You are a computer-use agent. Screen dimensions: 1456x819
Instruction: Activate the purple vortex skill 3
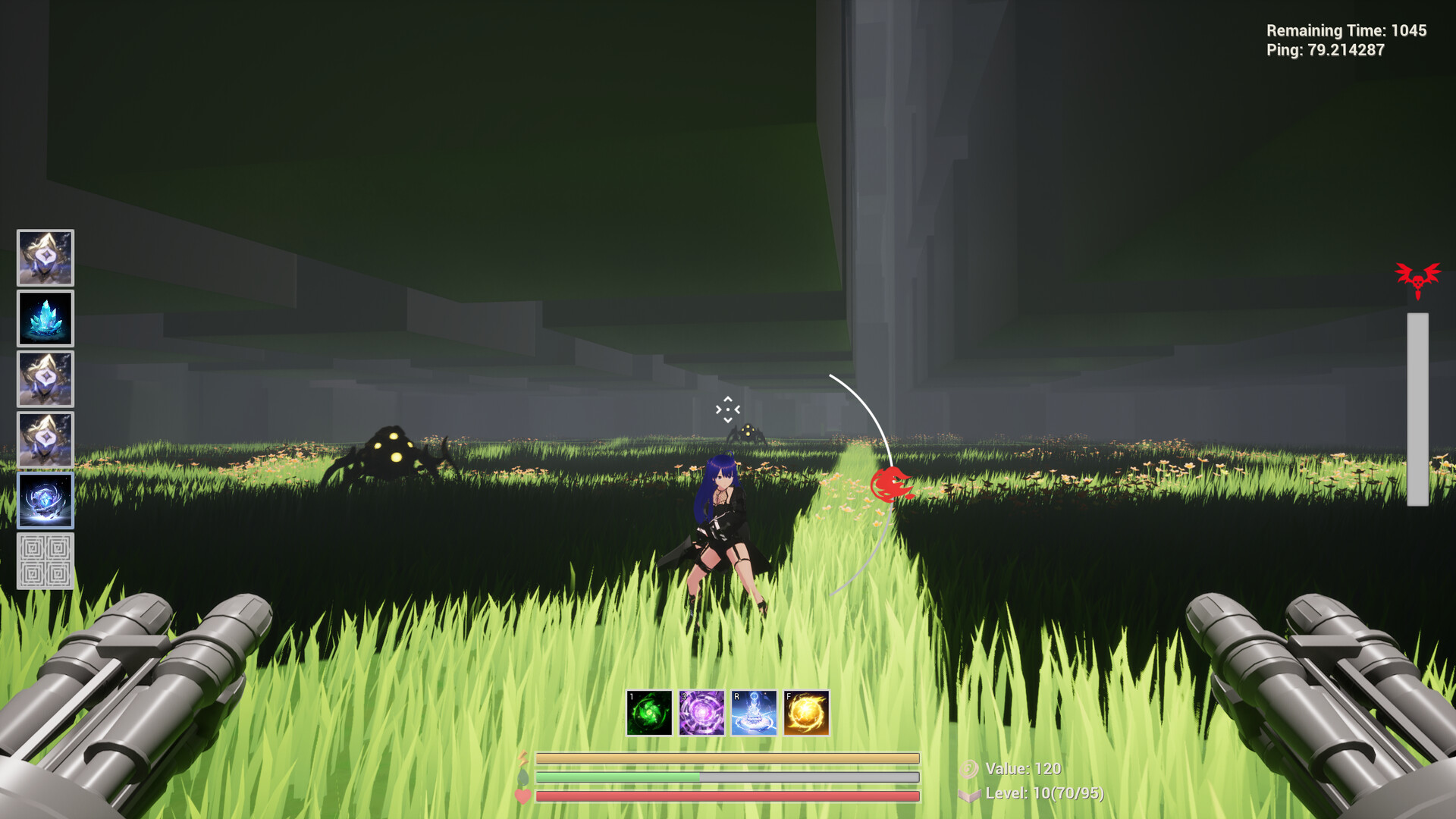[x=701, y=711]
